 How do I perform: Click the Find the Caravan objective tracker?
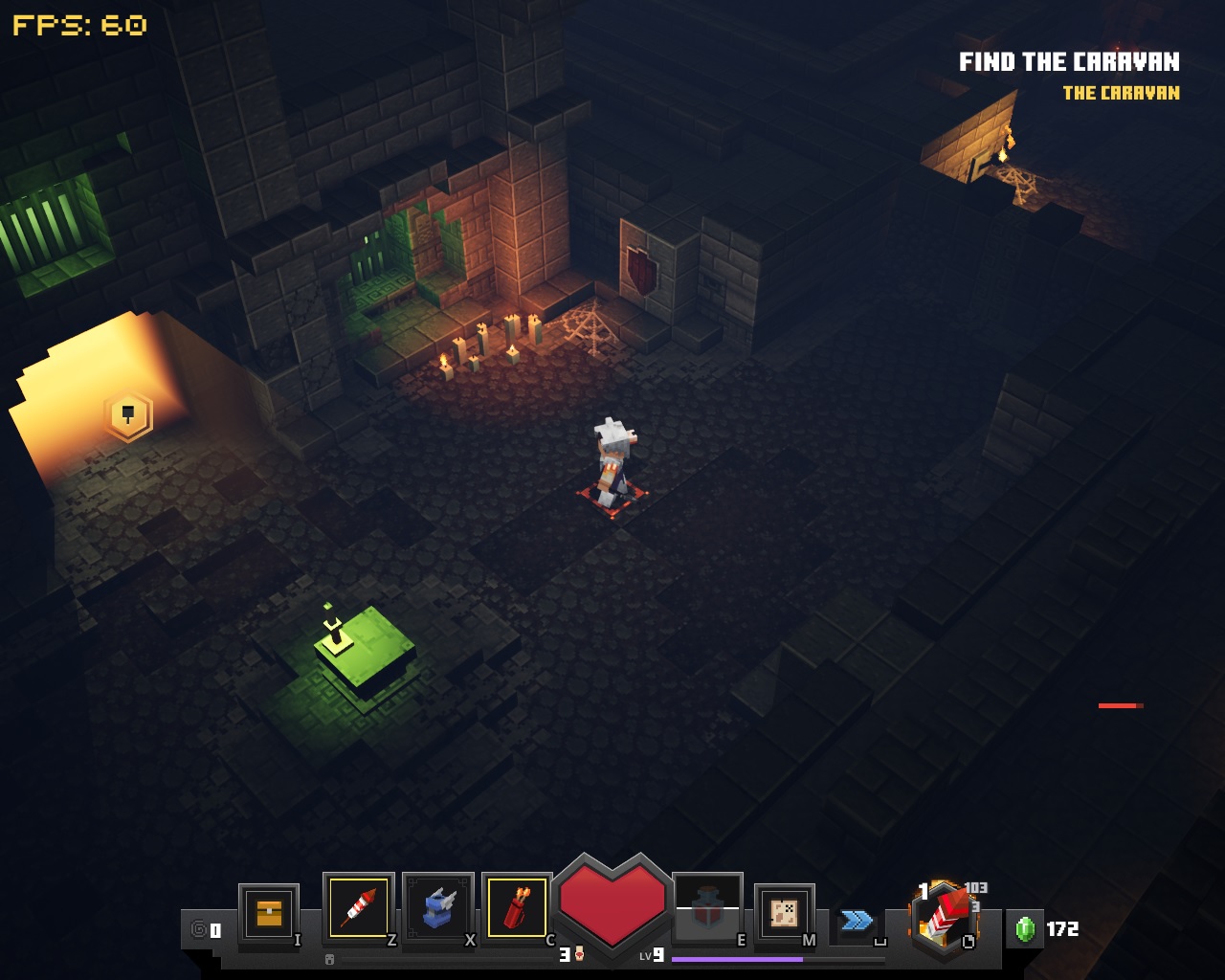coord(1069,63)
